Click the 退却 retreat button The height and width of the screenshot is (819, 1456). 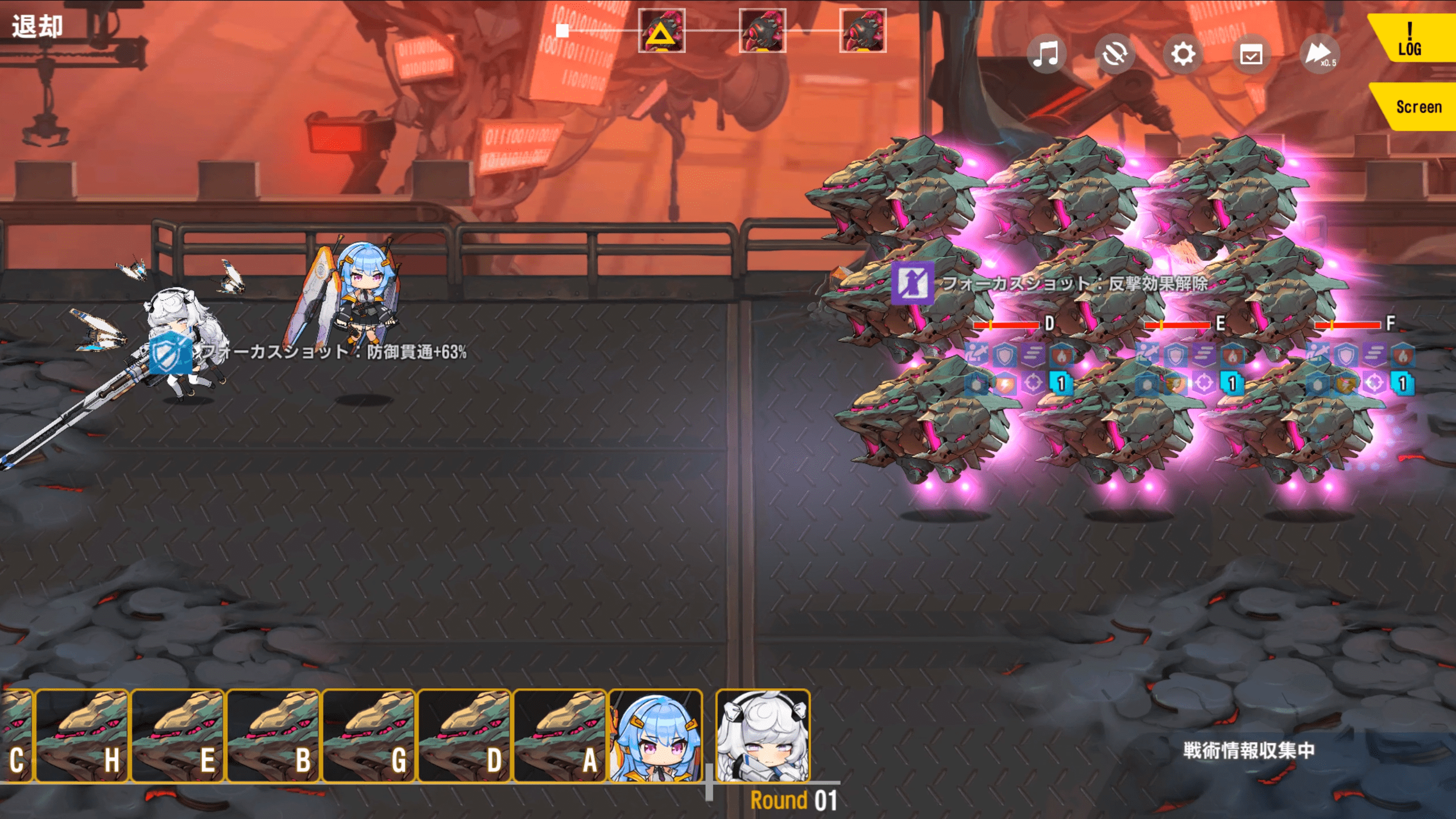[x=38, y=26]
